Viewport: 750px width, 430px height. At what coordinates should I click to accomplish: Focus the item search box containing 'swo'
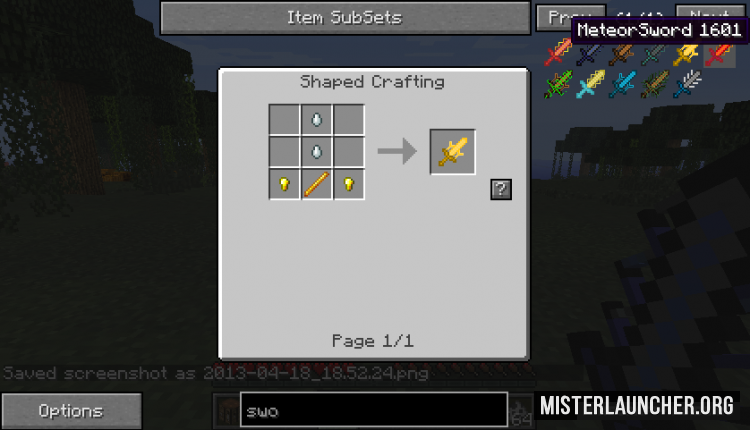click(373, 410)
